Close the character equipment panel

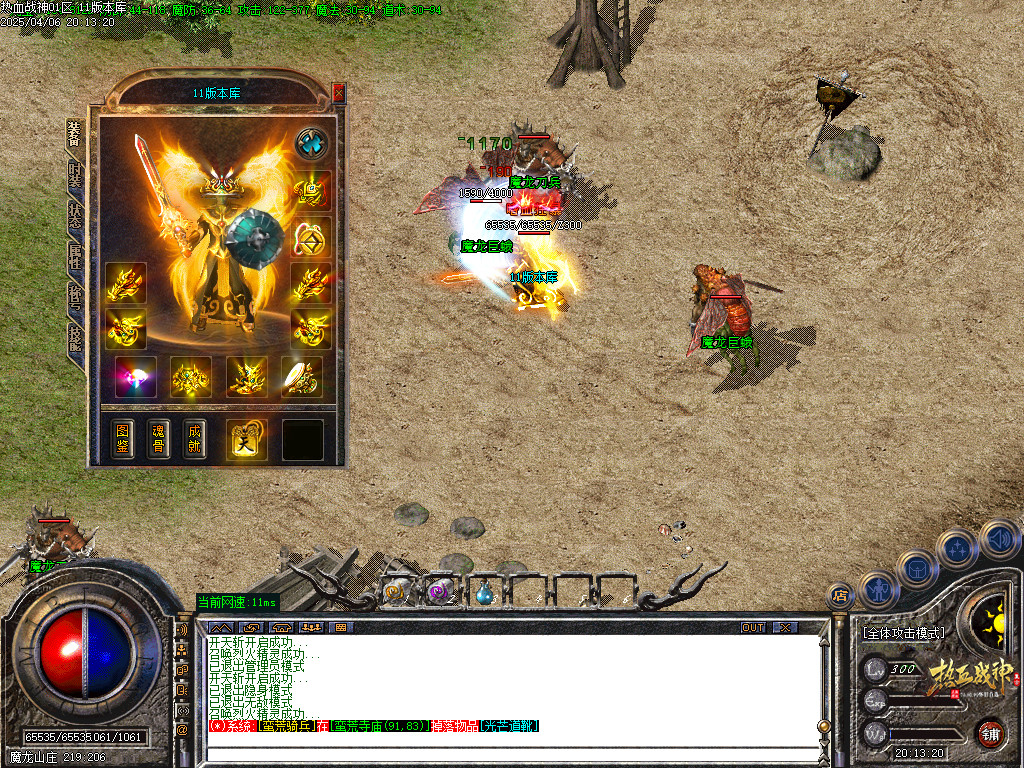pos(339,93)
